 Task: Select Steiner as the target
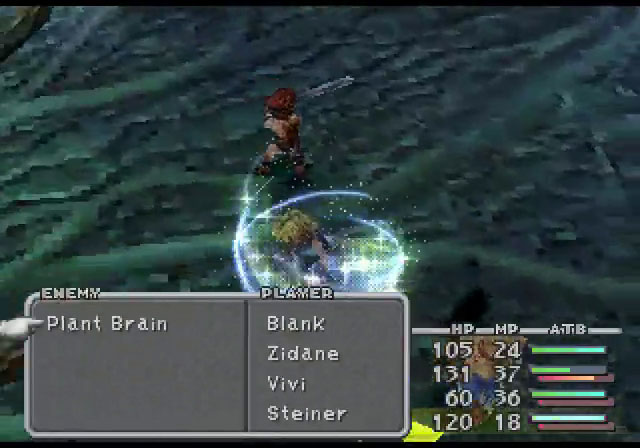pos(307,413)
